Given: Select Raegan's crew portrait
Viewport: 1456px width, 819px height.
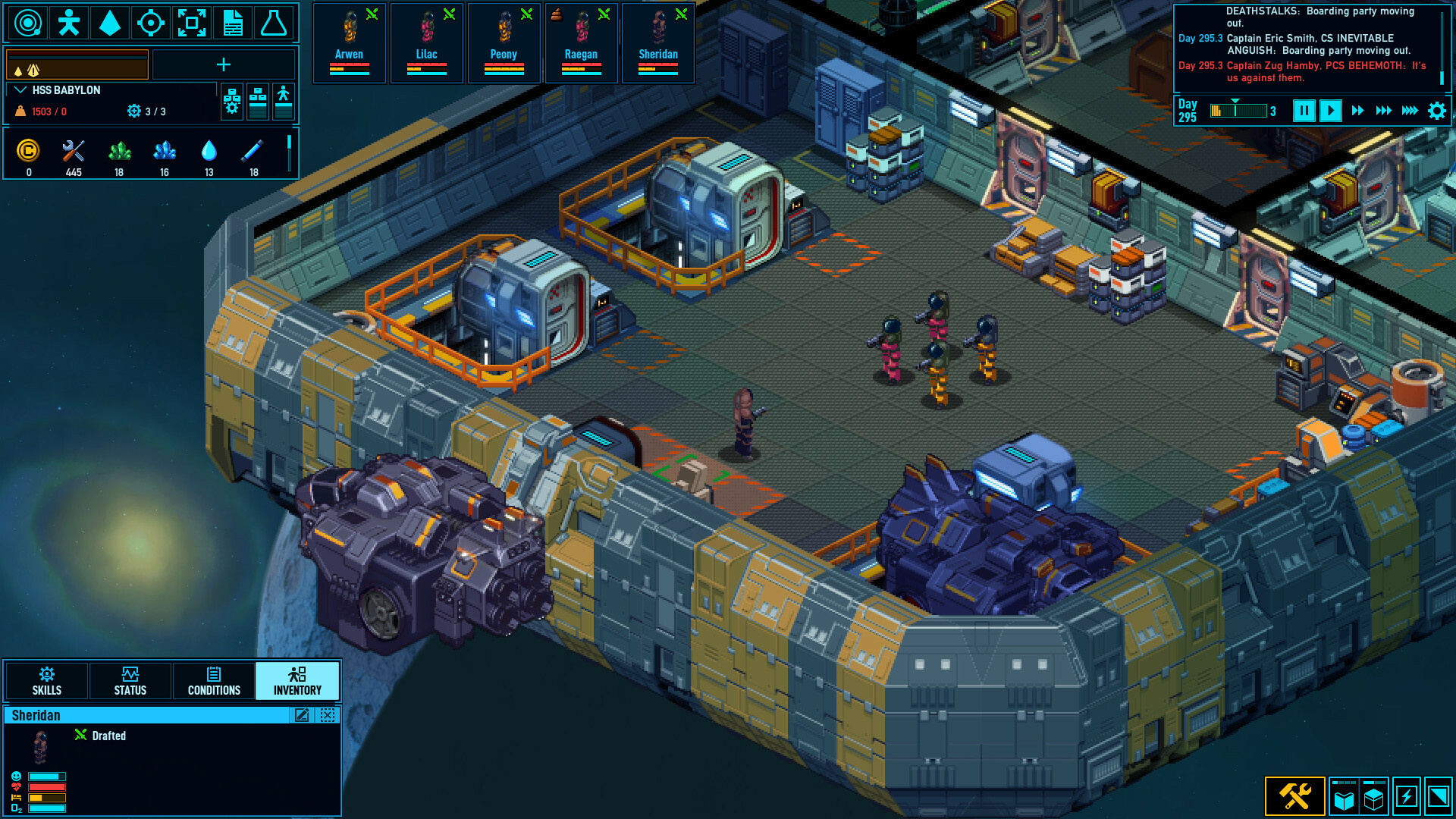Looking at the screenshot, I should pos(581,30).
